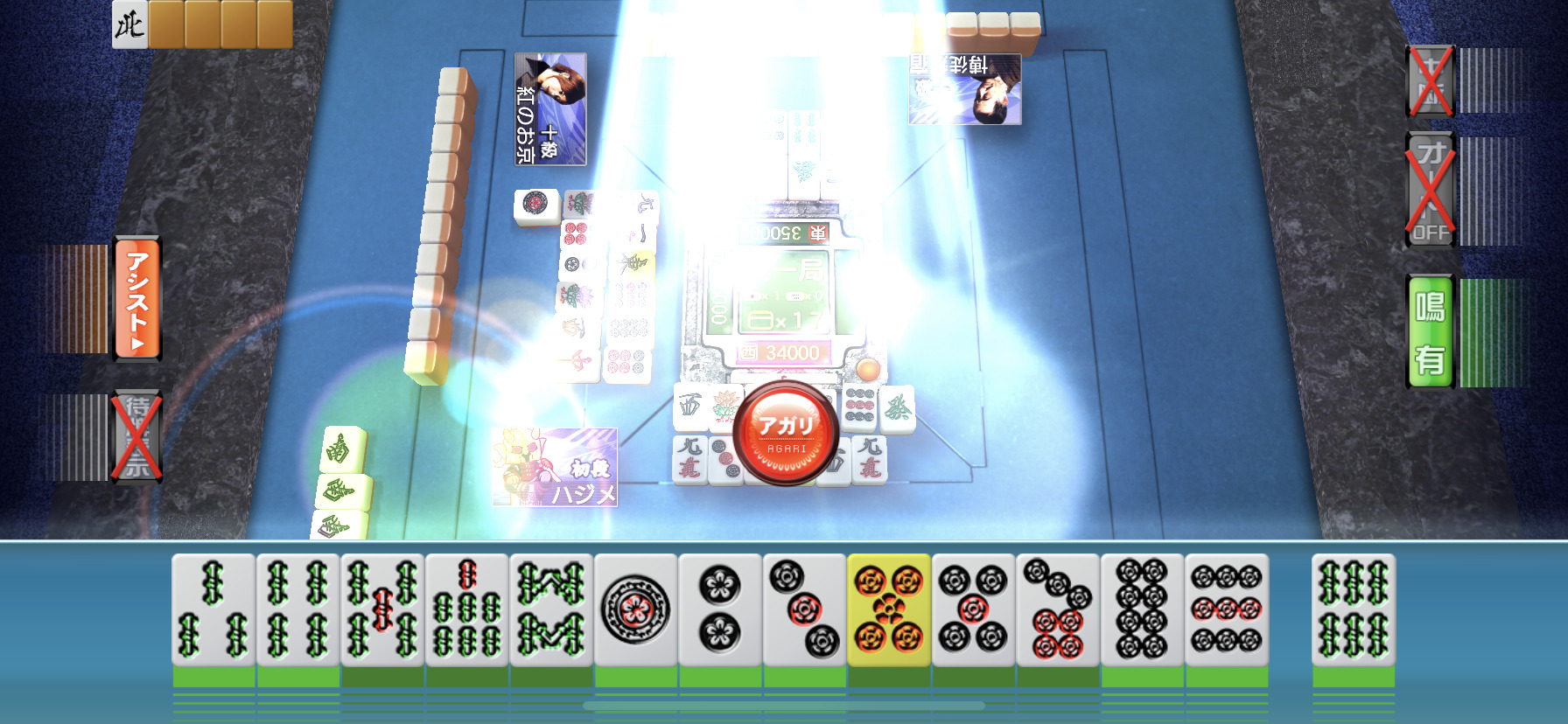Select the 7-bamboo tile with red top stick
Image resolution: width=1568 pixels, height=724 pixels.
(466, 610)
